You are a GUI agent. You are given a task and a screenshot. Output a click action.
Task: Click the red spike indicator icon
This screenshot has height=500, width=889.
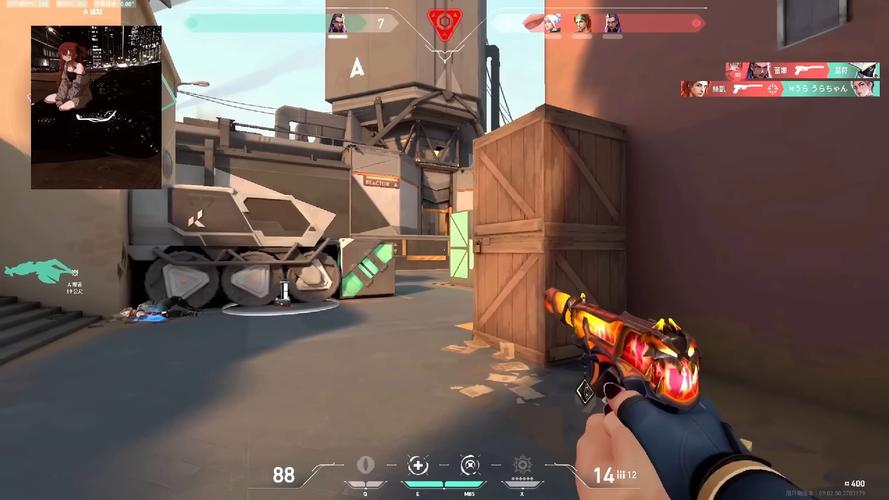pos(444,21)
